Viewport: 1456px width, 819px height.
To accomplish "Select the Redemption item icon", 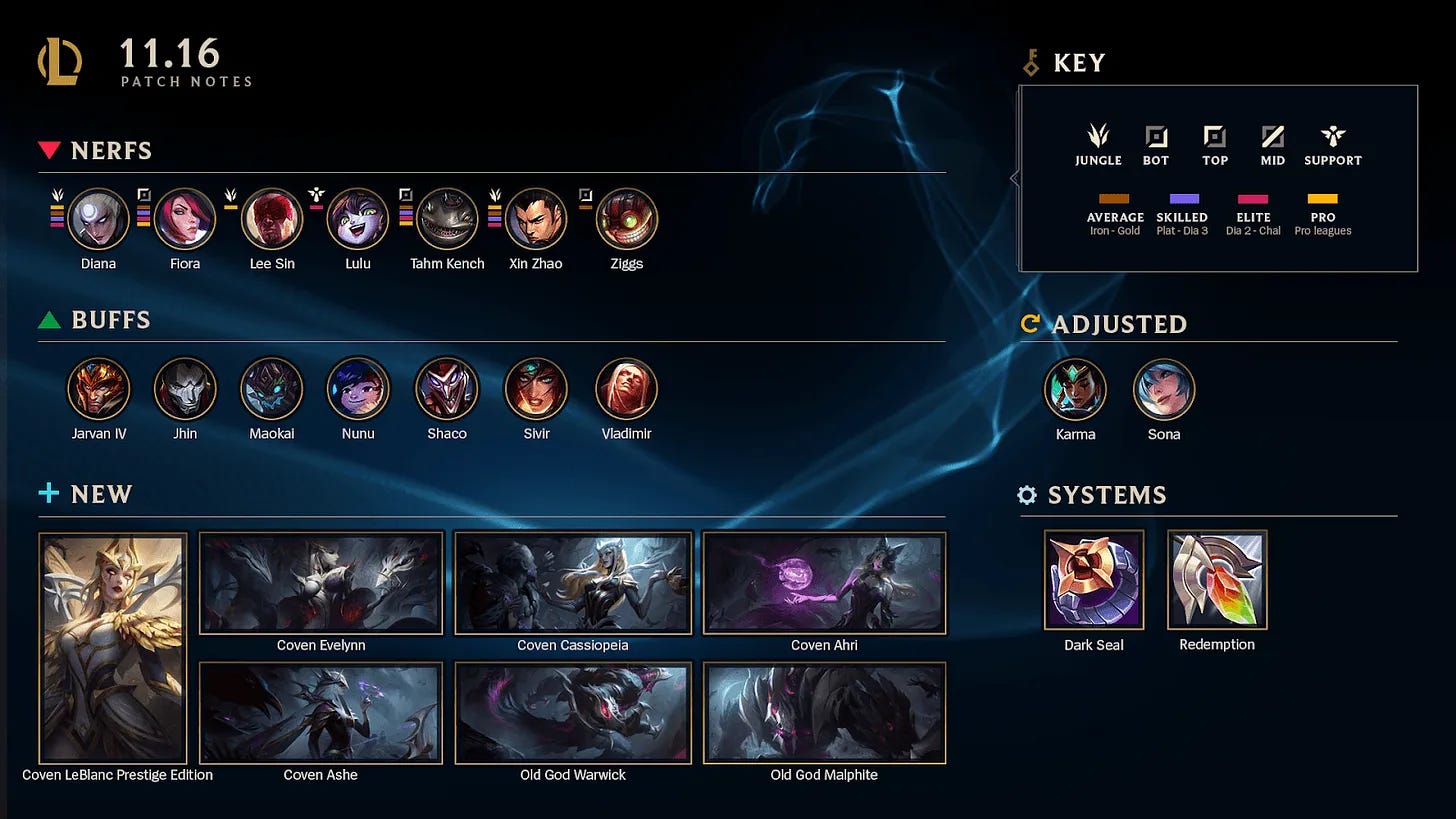I will coord(1217,580).
